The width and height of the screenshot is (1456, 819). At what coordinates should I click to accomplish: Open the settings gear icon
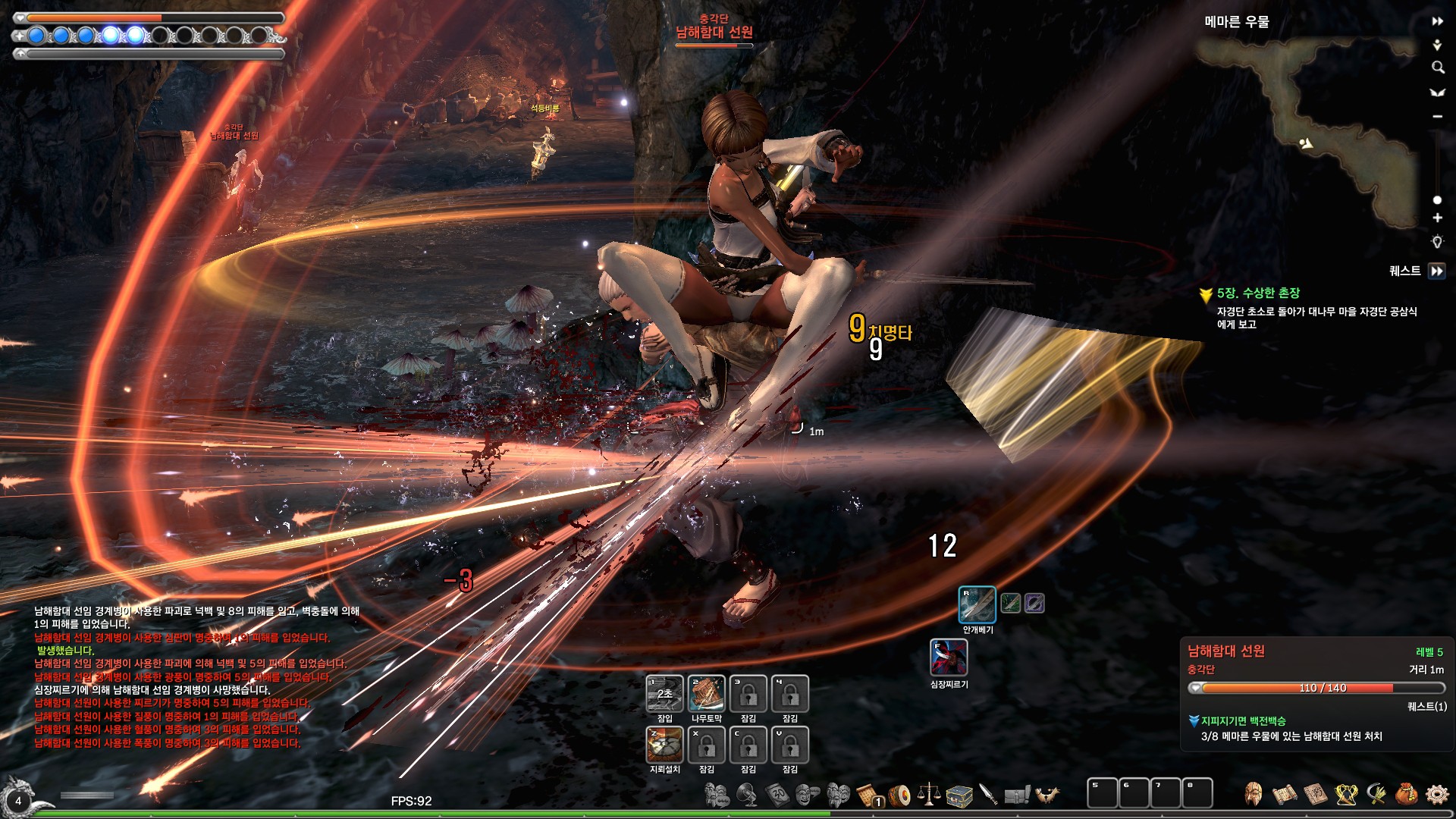pos(1437,794)
